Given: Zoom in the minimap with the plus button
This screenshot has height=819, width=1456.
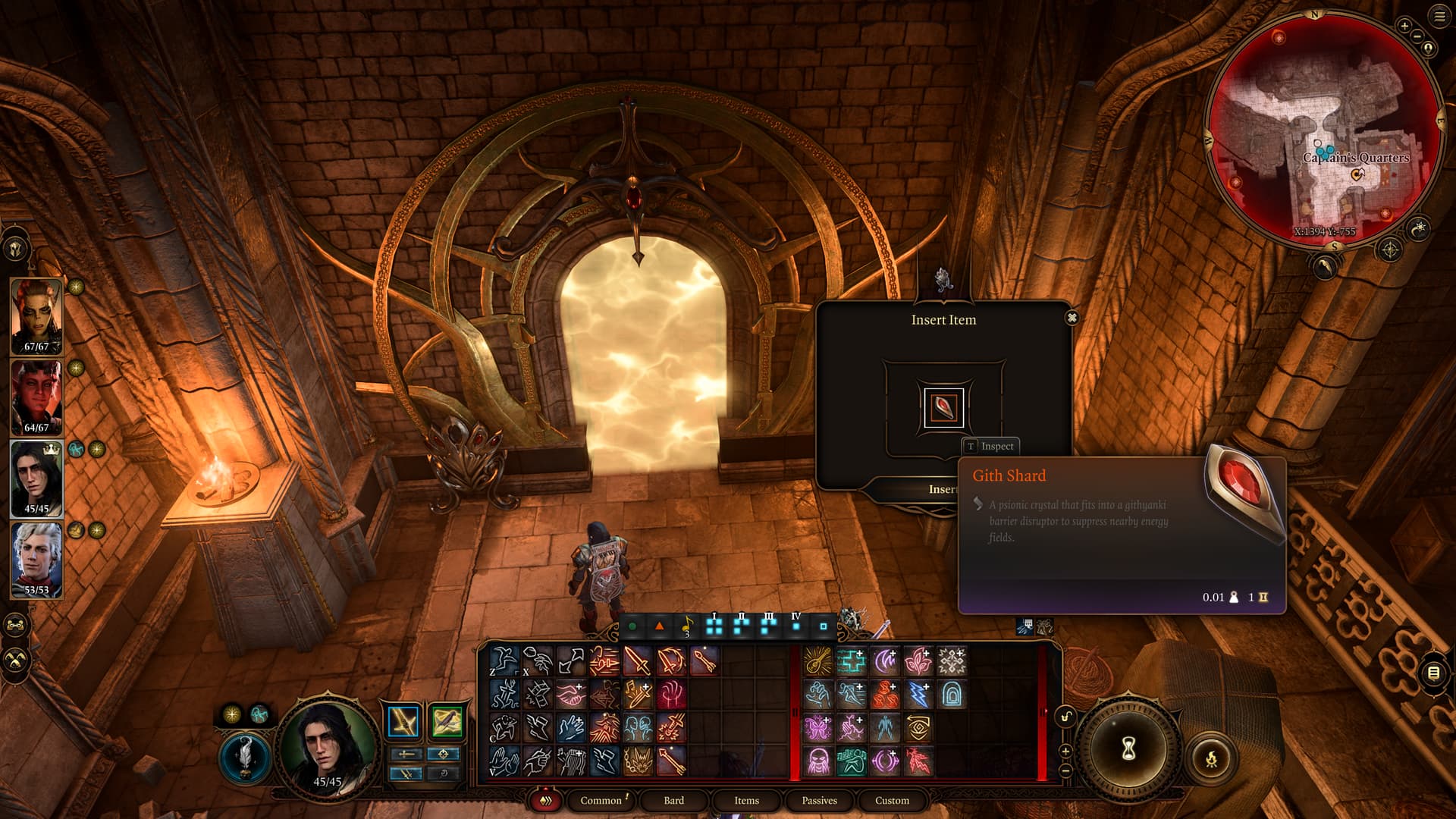Looking at the screenshot, I should pos(1404,26).
